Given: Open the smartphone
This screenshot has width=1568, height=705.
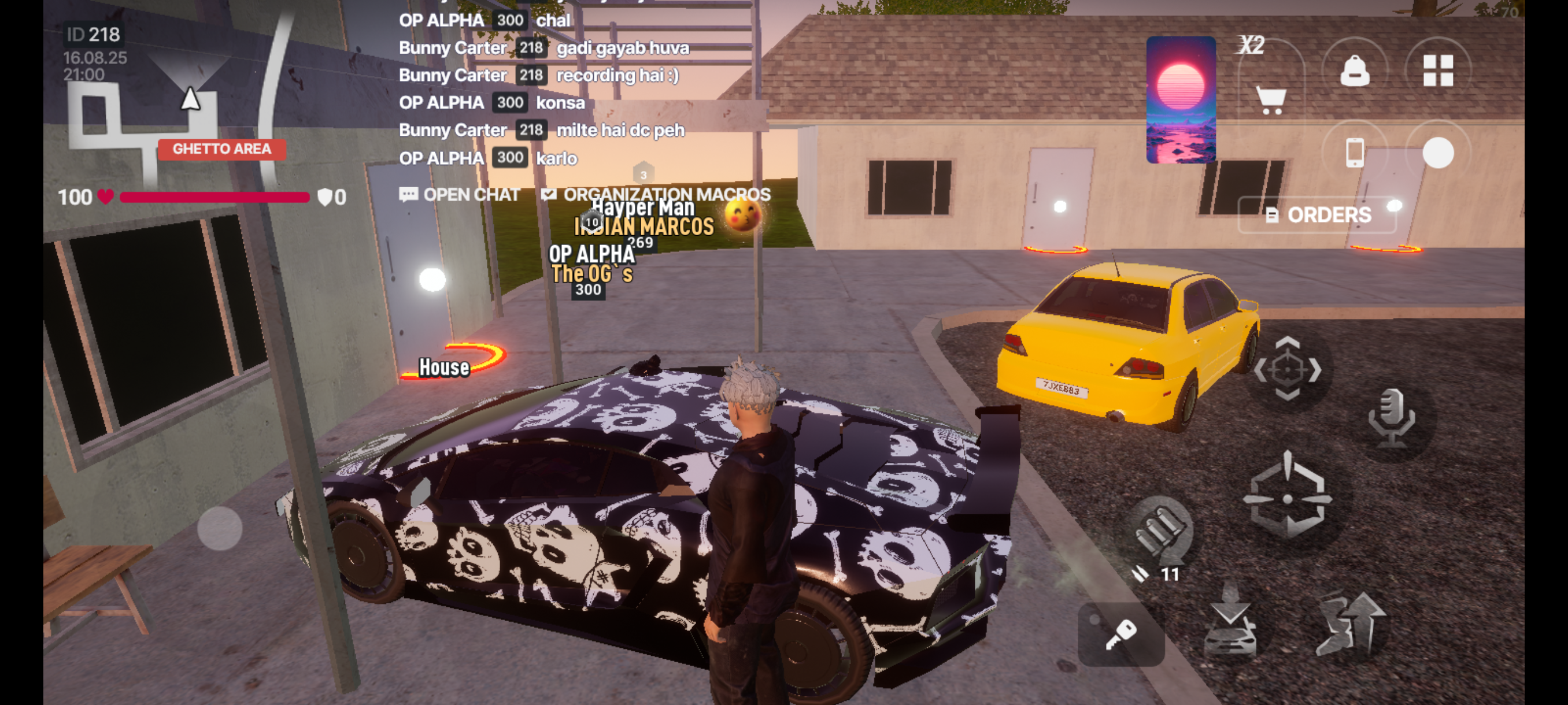Looking at the screenshot, I should (1354, 152).
